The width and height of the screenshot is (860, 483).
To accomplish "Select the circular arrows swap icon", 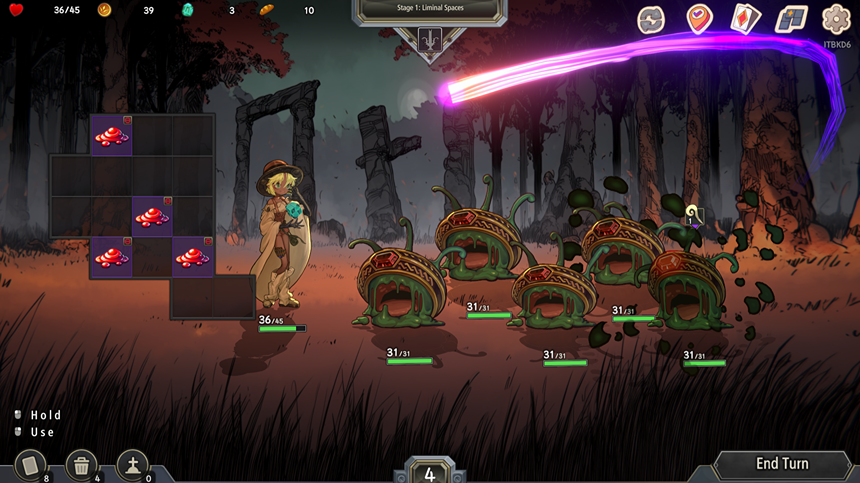I will pos(652,19).
